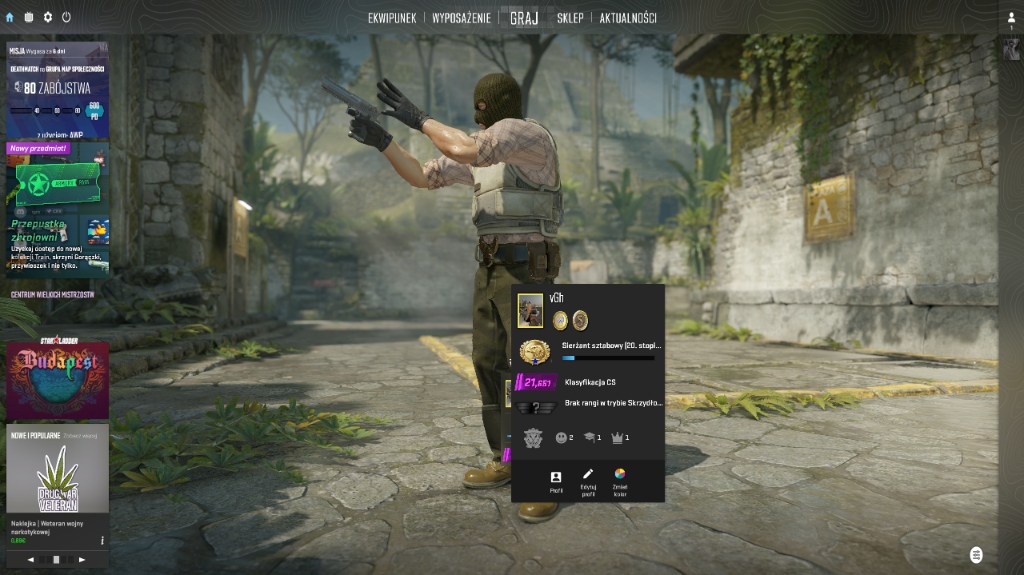Show next featured store item arrow
Screen dimensions: 1024x575
82,560
